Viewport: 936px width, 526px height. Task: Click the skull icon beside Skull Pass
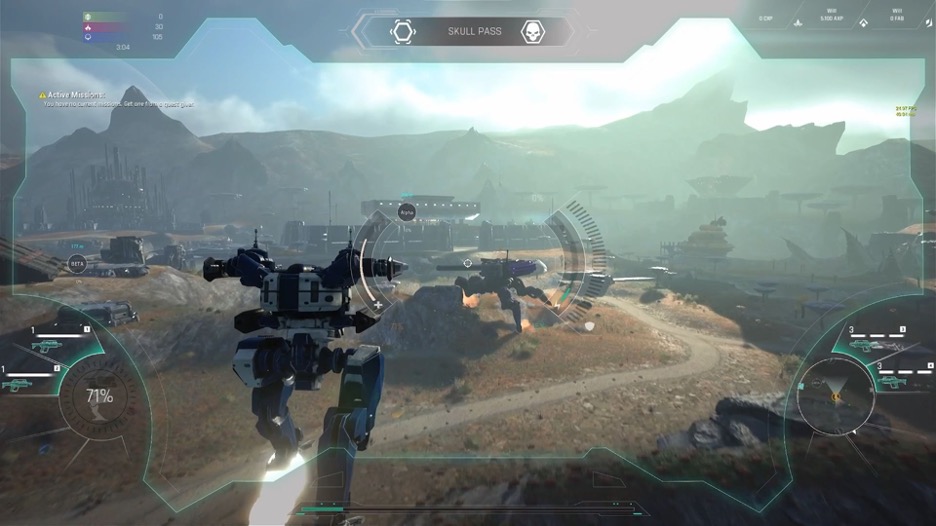pos(533,32)
